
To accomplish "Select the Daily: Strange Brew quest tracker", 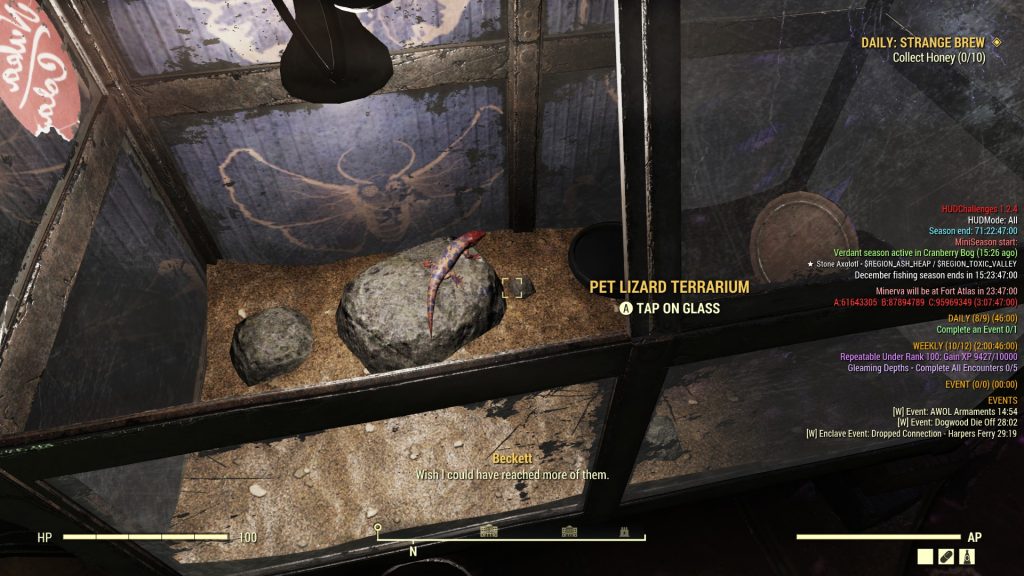I will point(922,43).
